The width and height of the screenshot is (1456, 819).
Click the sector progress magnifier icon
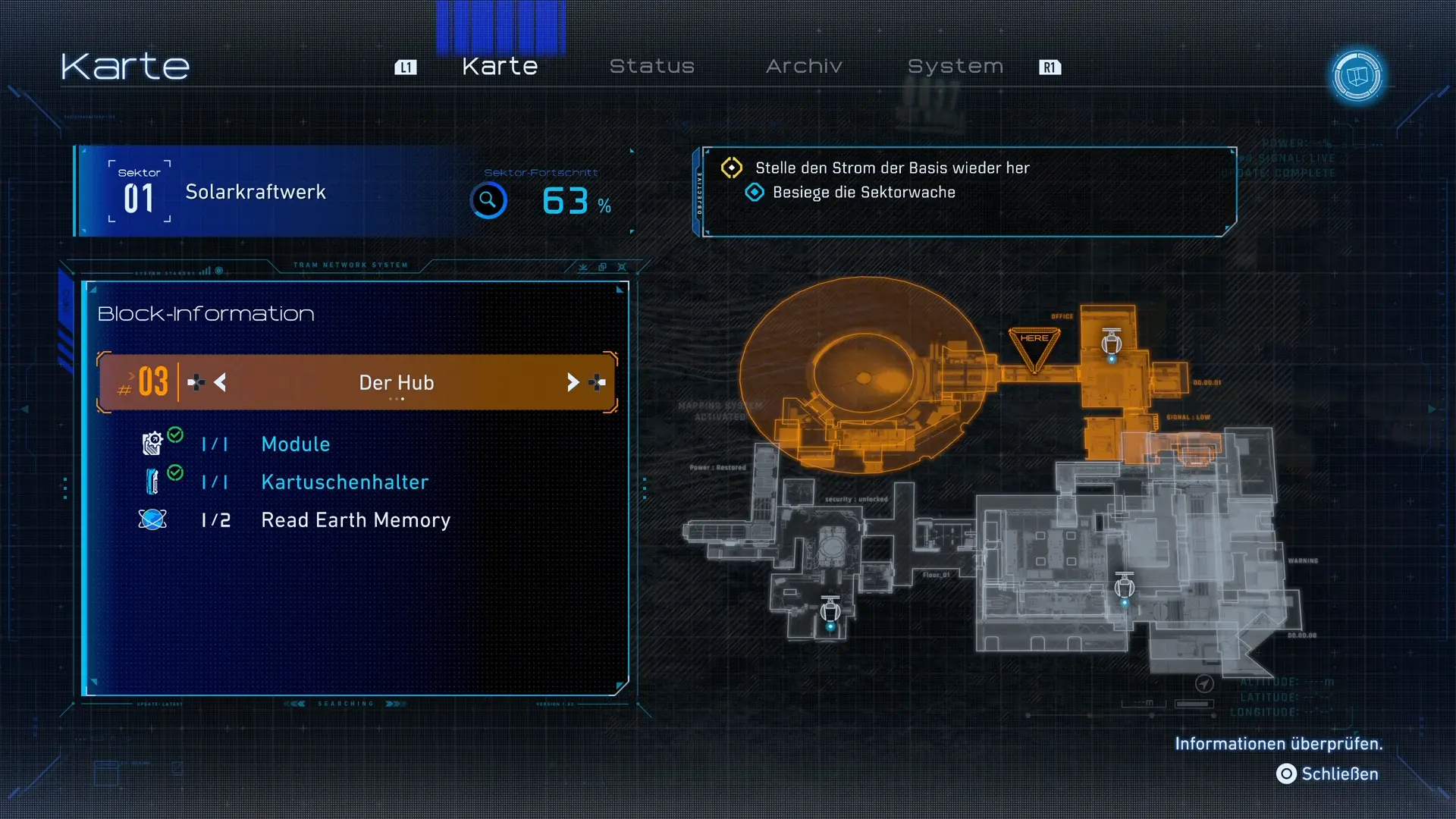(x=488, y=201)
